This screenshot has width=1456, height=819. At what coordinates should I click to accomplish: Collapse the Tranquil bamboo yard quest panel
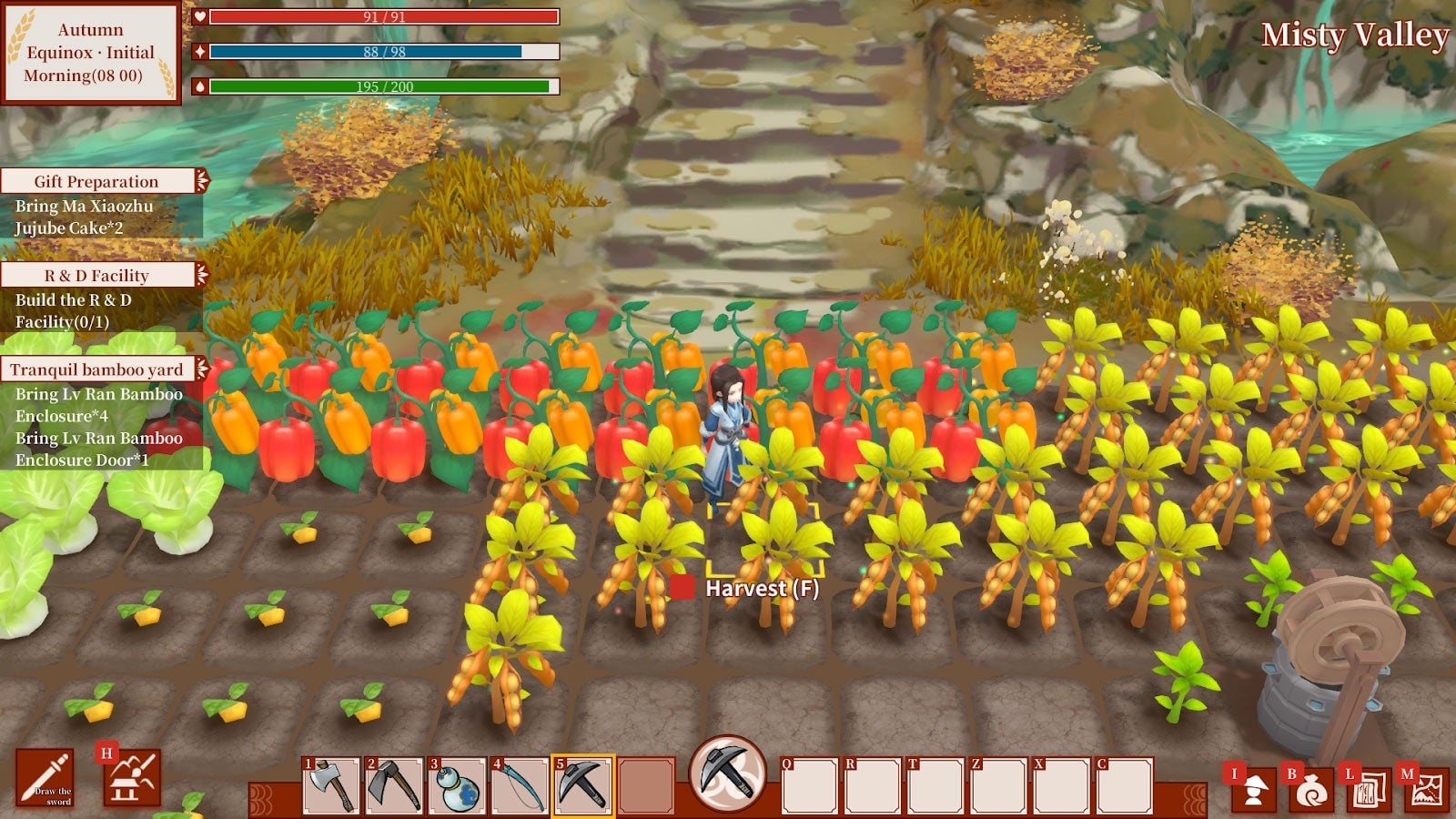[202, 369]
